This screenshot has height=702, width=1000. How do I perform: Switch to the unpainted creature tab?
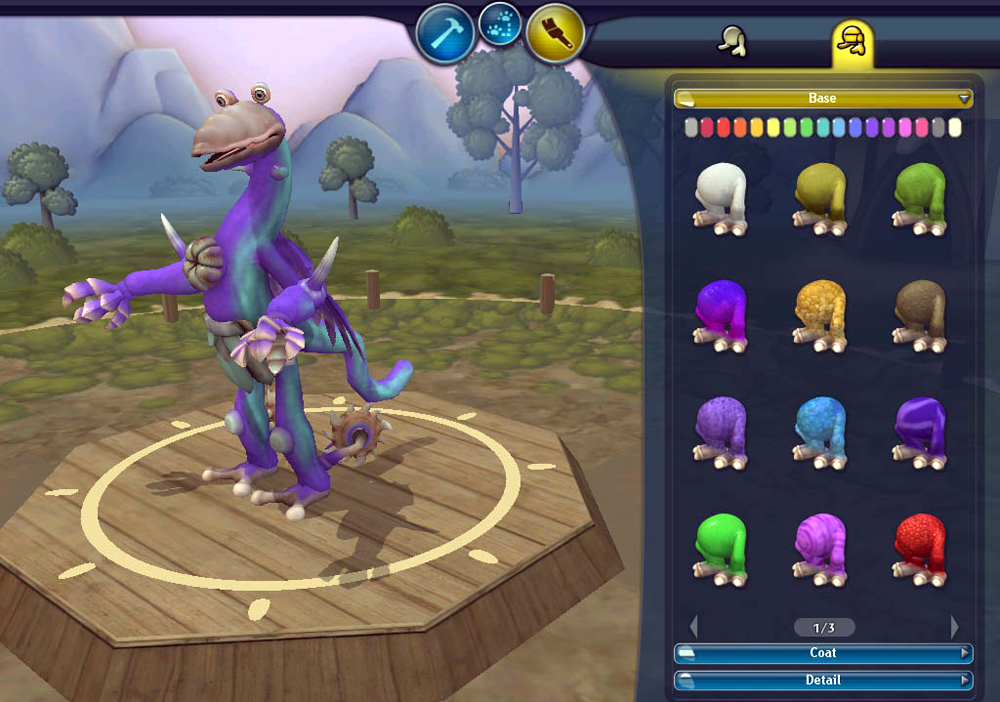click(734, 41)
